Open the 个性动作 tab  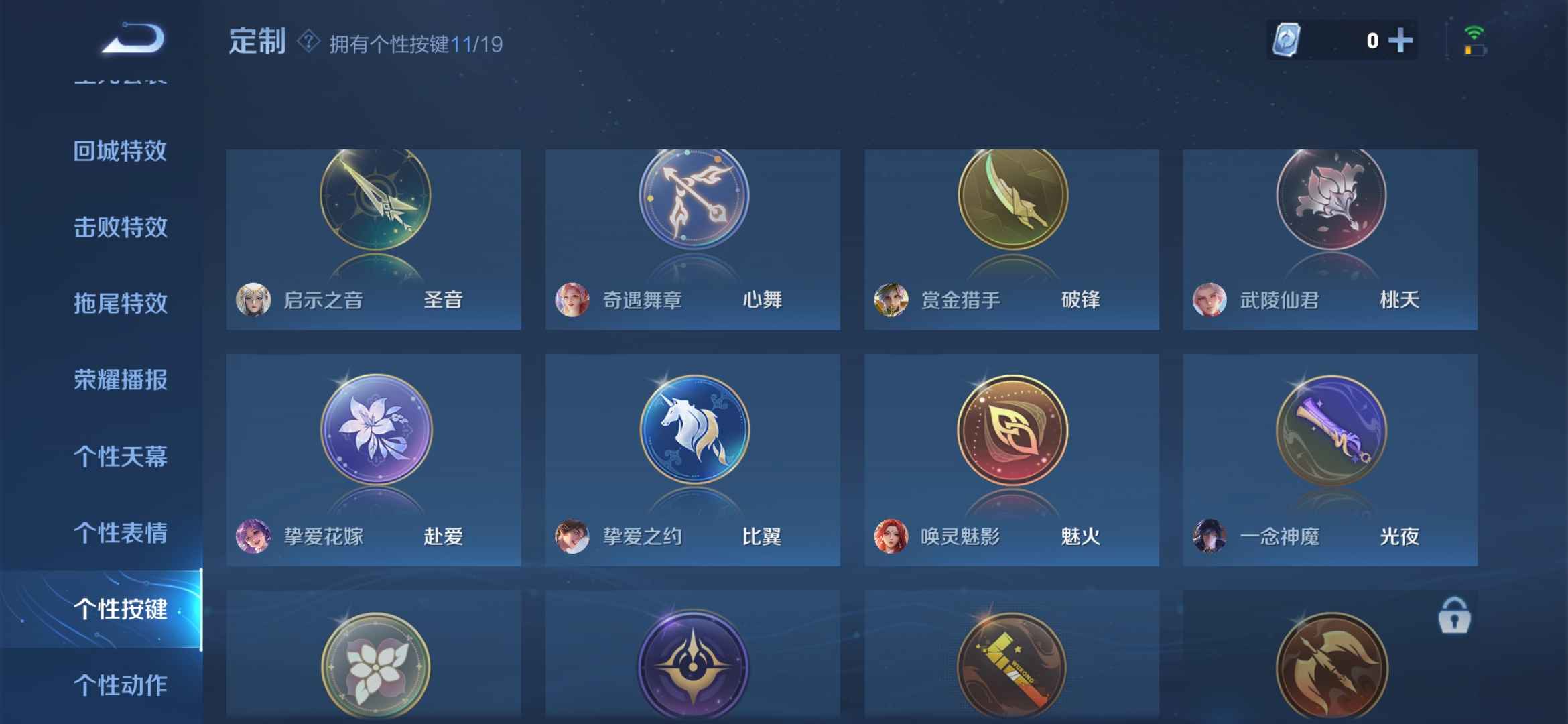pos(121,684)
